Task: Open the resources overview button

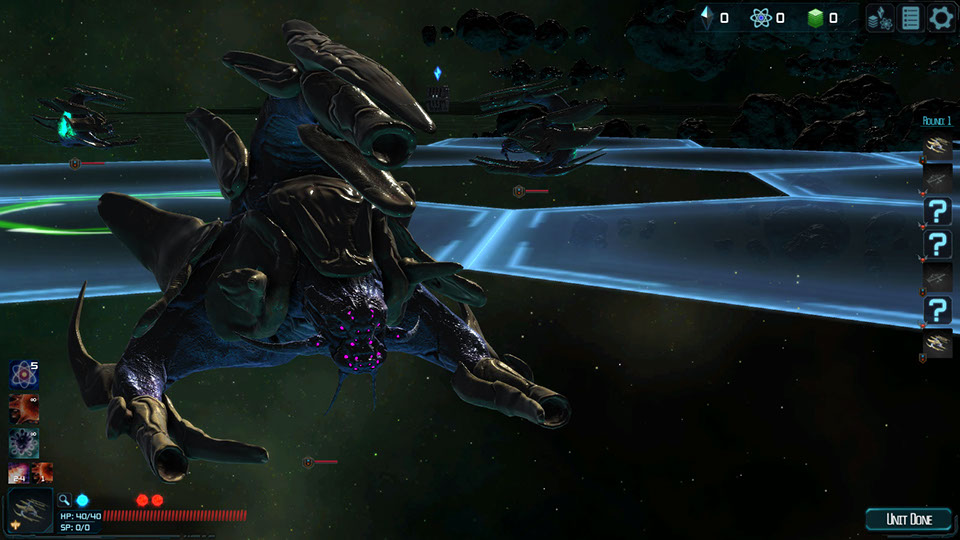Action: pyautogui.click(x=880, y=17)
